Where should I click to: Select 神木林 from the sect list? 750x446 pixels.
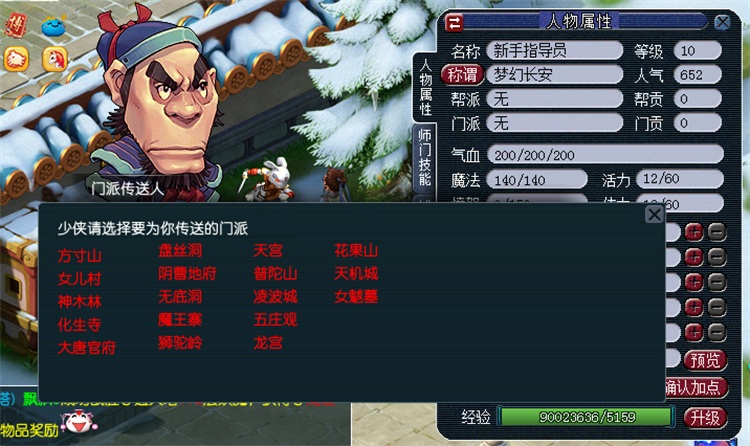(x=80, y=302)
